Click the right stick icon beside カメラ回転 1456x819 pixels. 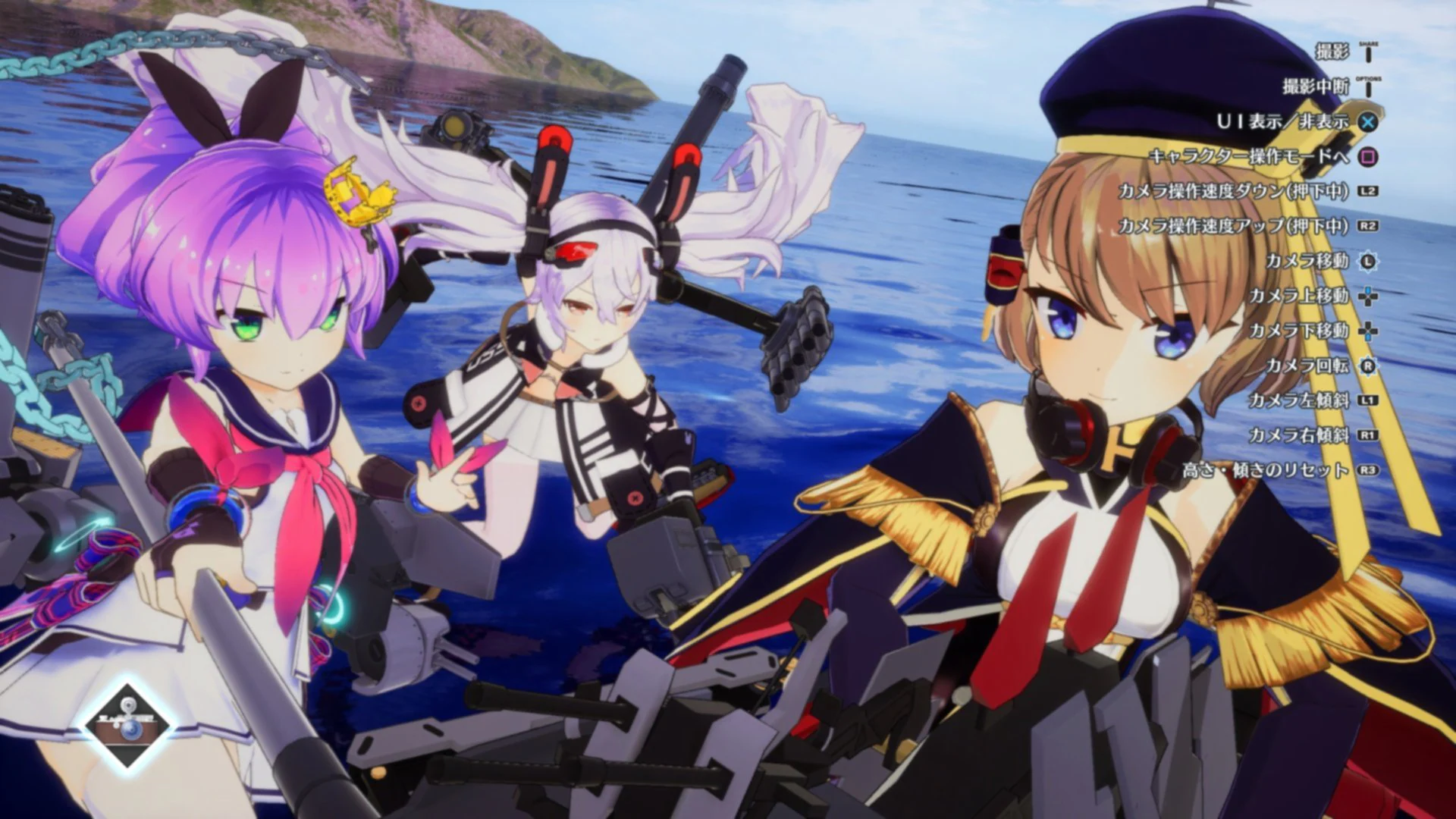[1367, 365]
